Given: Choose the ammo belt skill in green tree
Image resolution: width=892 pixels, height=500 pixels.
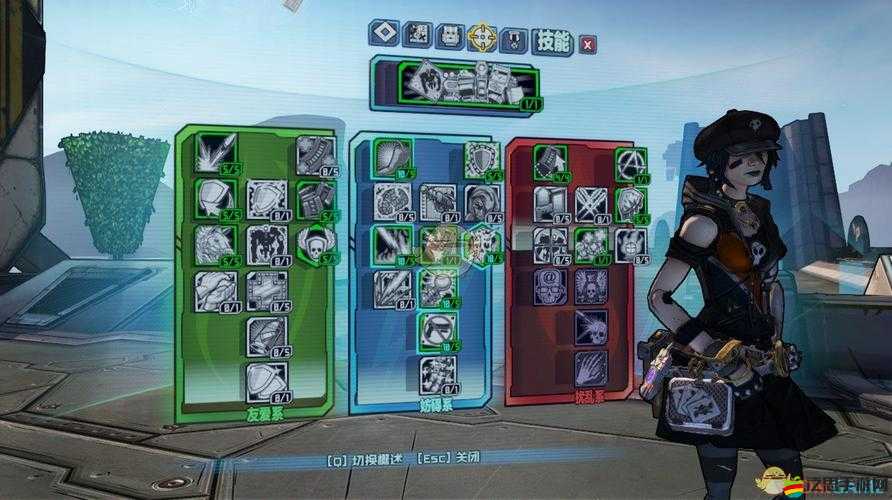Looking at the screenshot, I should coord(313,155).
